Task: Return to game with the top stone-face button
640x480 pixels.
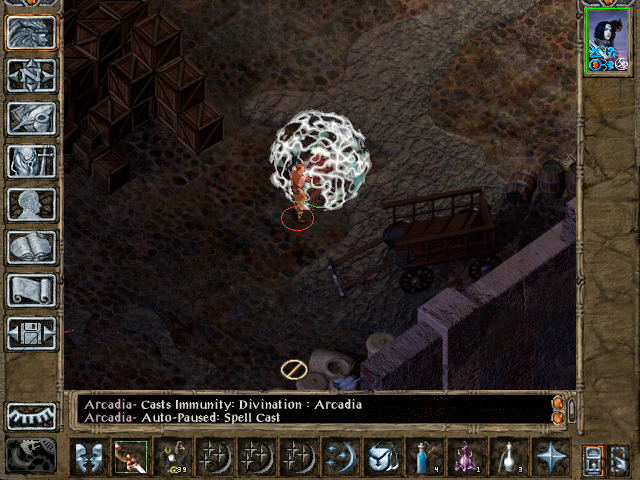Action: pos(31,32)
